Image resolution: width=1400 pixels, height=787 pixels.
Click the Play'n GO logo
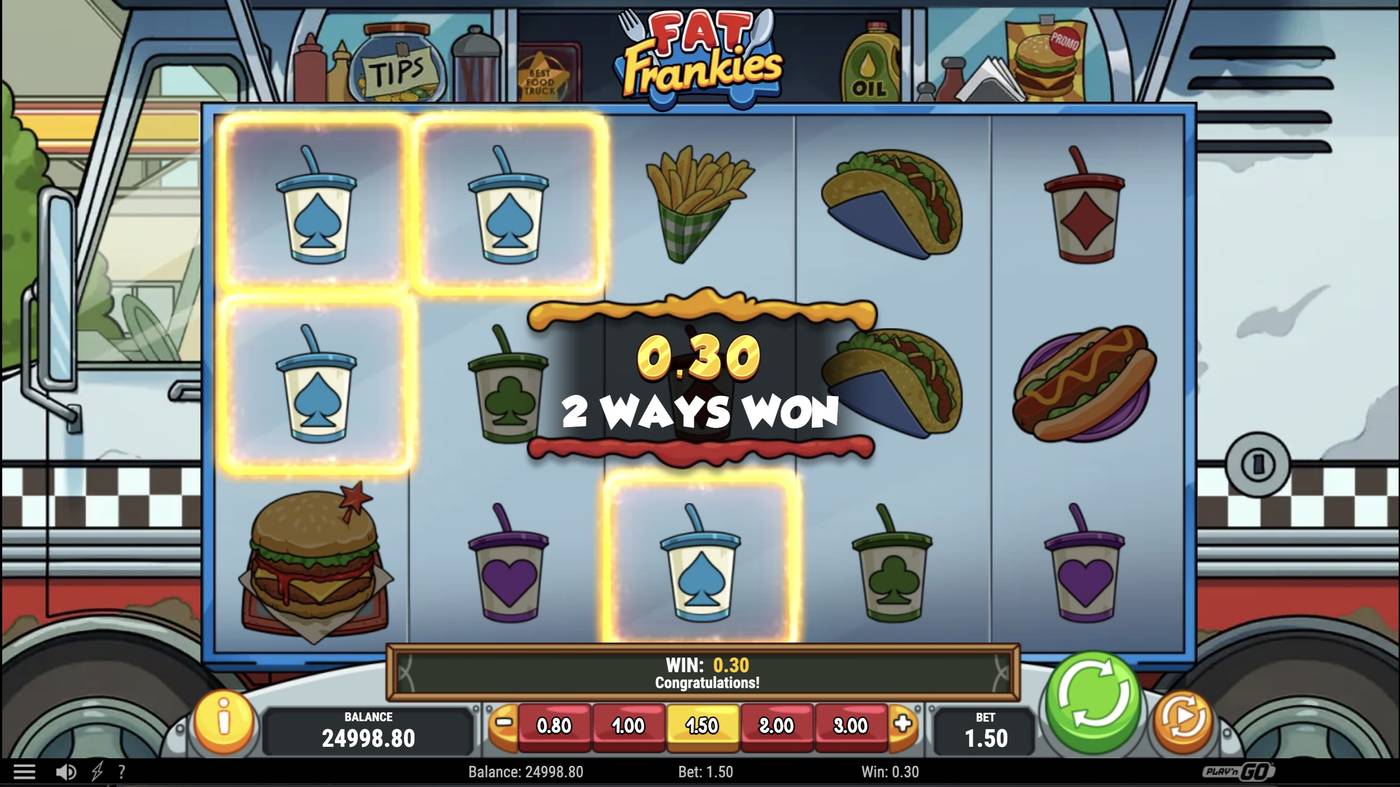click(1239, 771)
